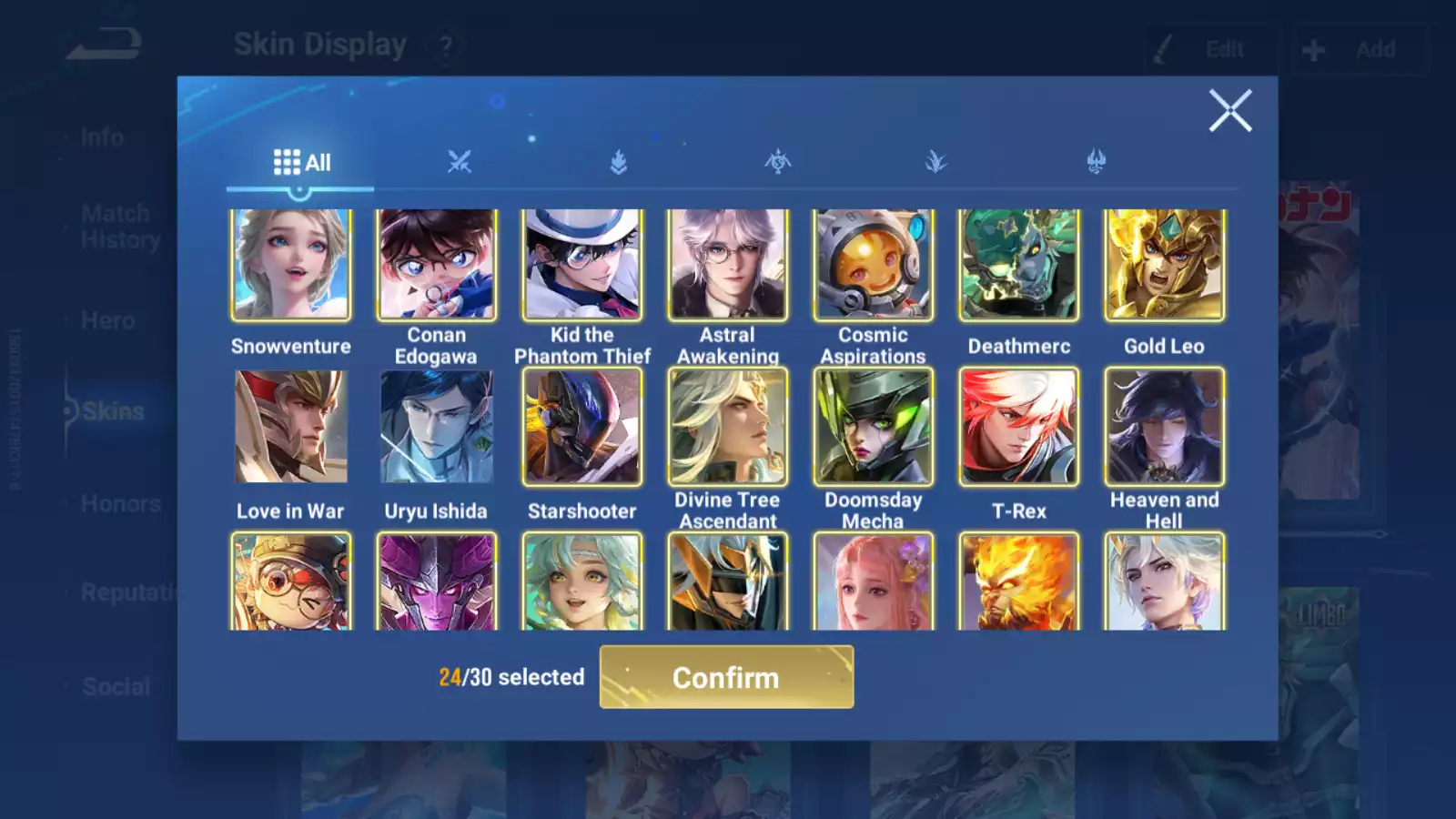Pick the Kid the Phantom Thief skin
Image resolution: width=1456 pixels, height=819 pixels.
pos(582,266)
